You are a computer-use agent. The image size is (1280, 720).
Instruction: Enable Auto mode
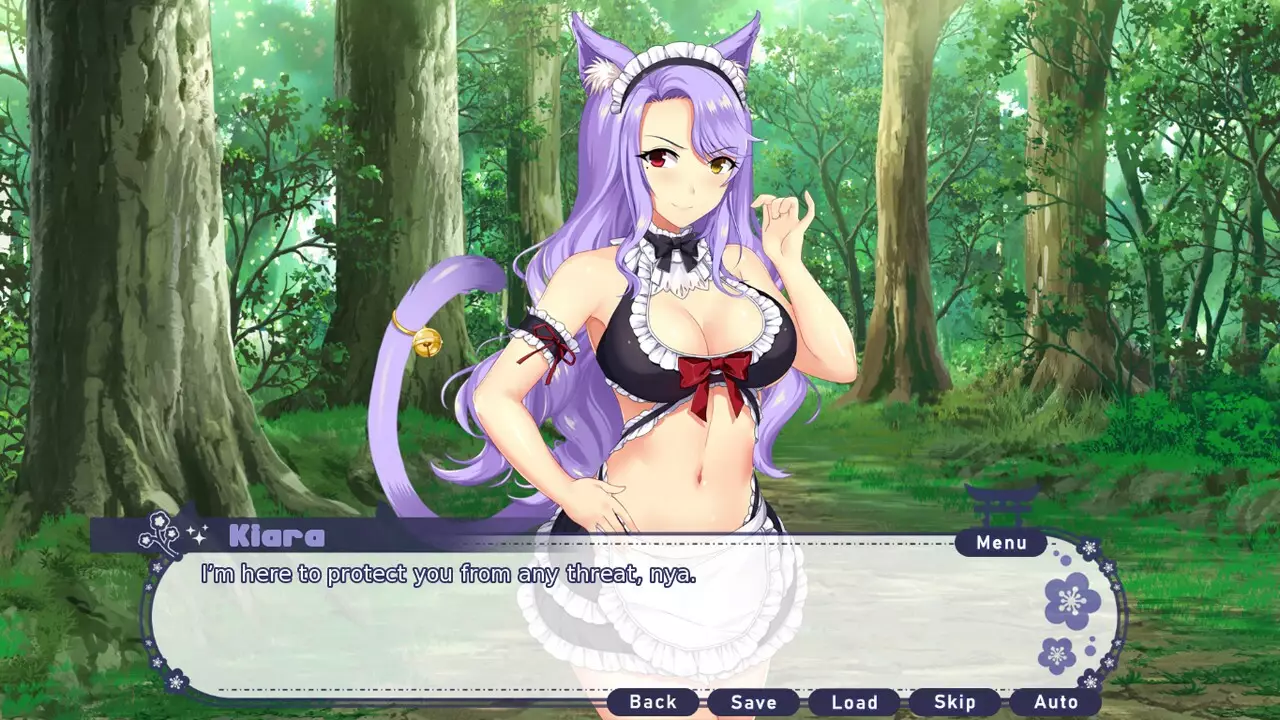[1058, 702]
